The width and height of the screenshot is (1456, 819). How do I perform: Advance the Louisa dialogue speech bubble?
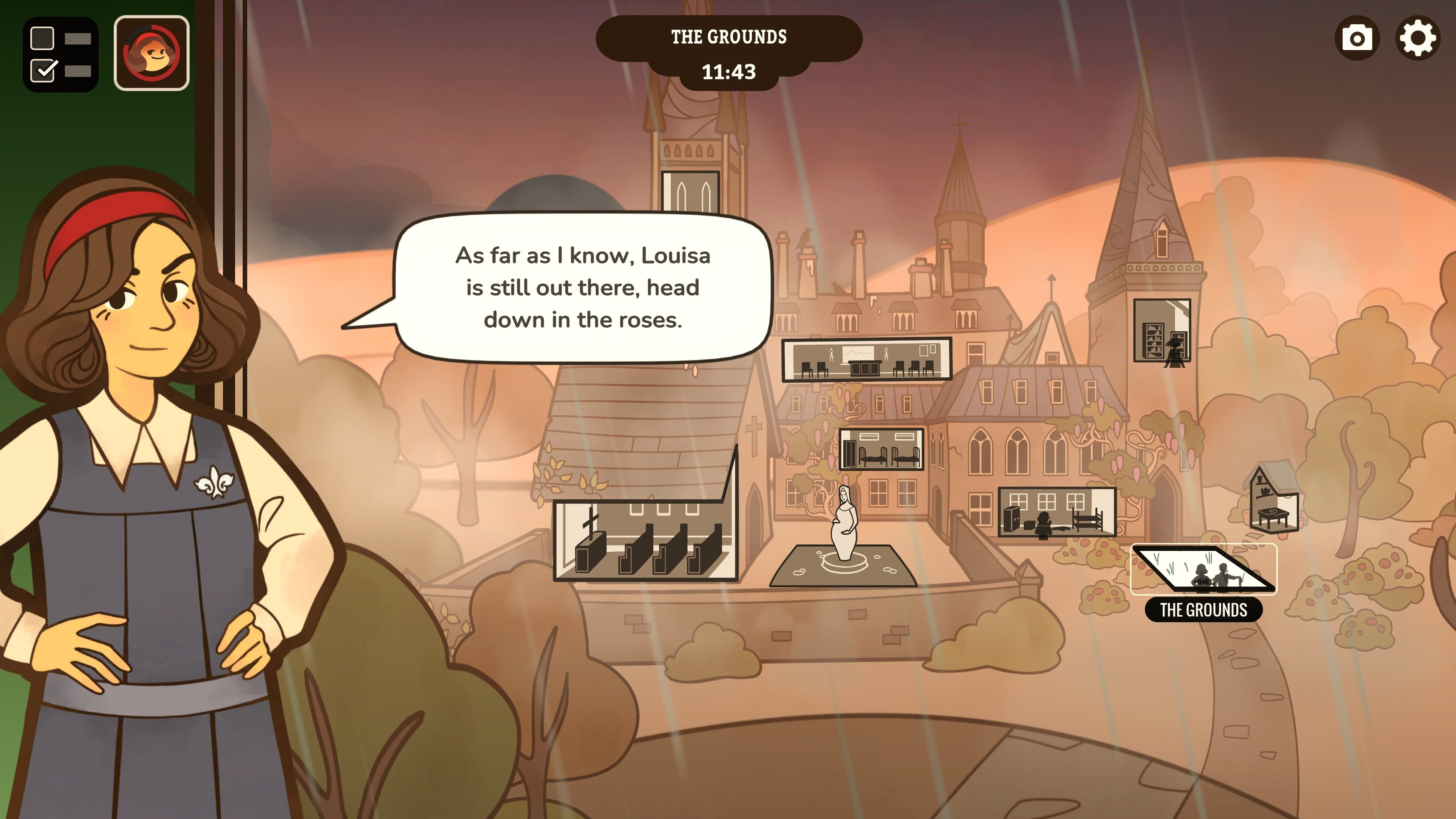pyautogui.click(x=582, y=288)
